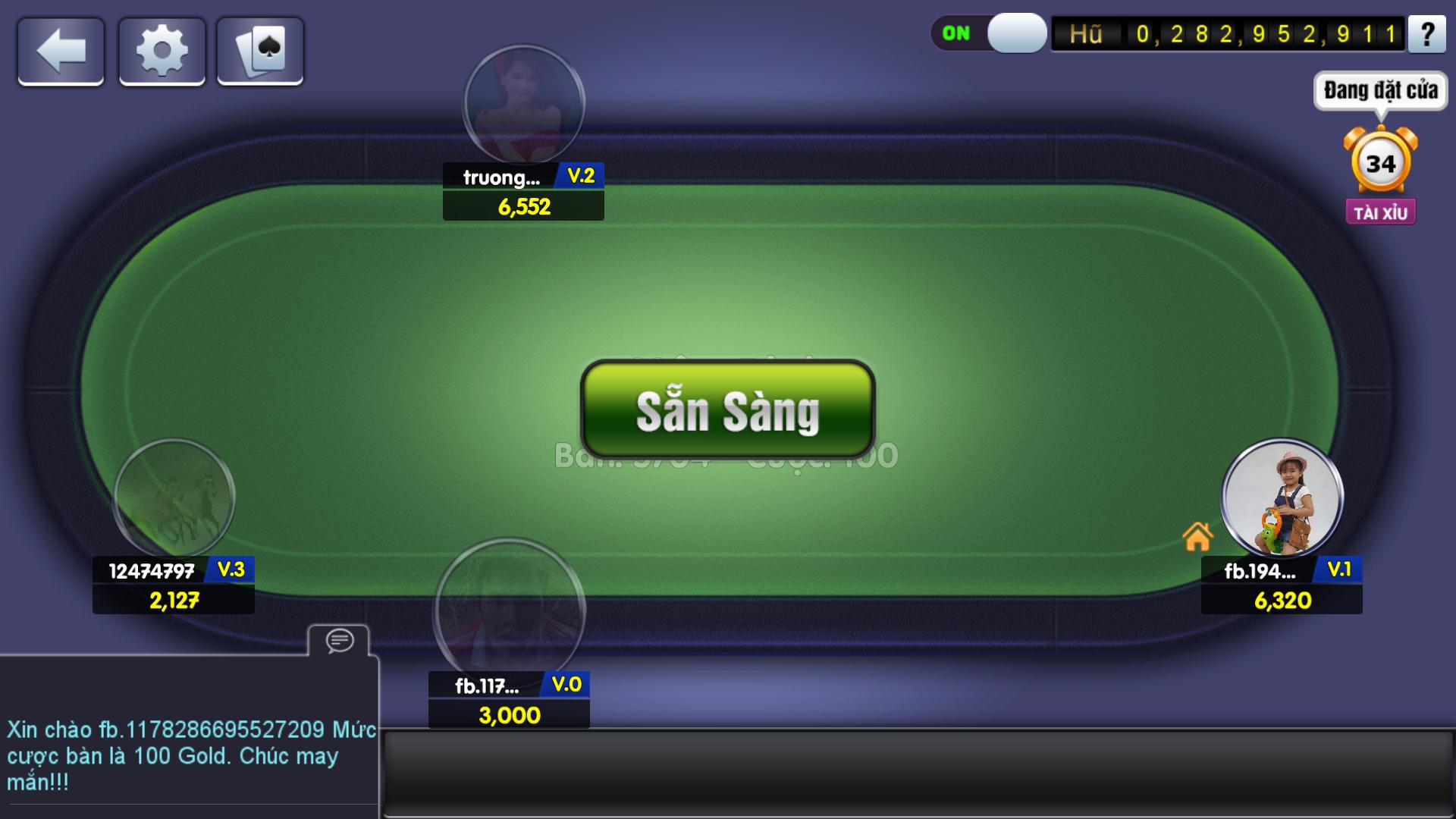
Task: Open the spade cards button
Action: coord(260,52)
